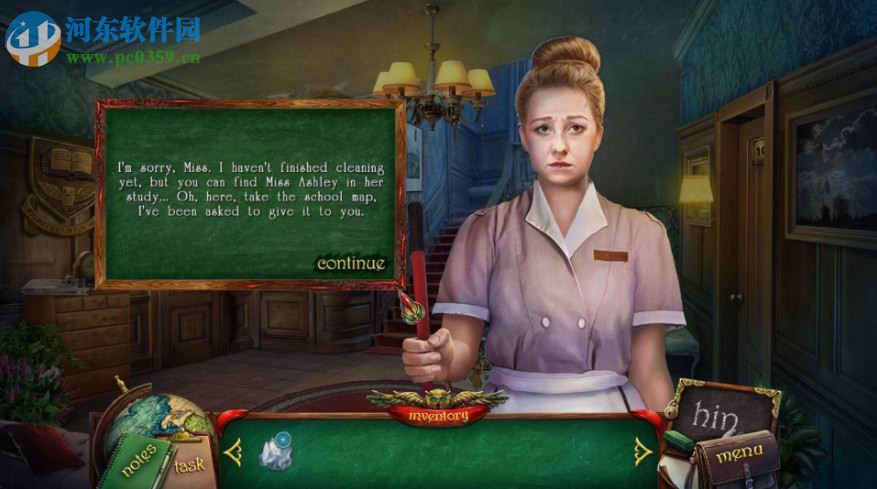Open the task clipboard
The height and width of the screenshot is (489, 877).
[x=190, y=463]
